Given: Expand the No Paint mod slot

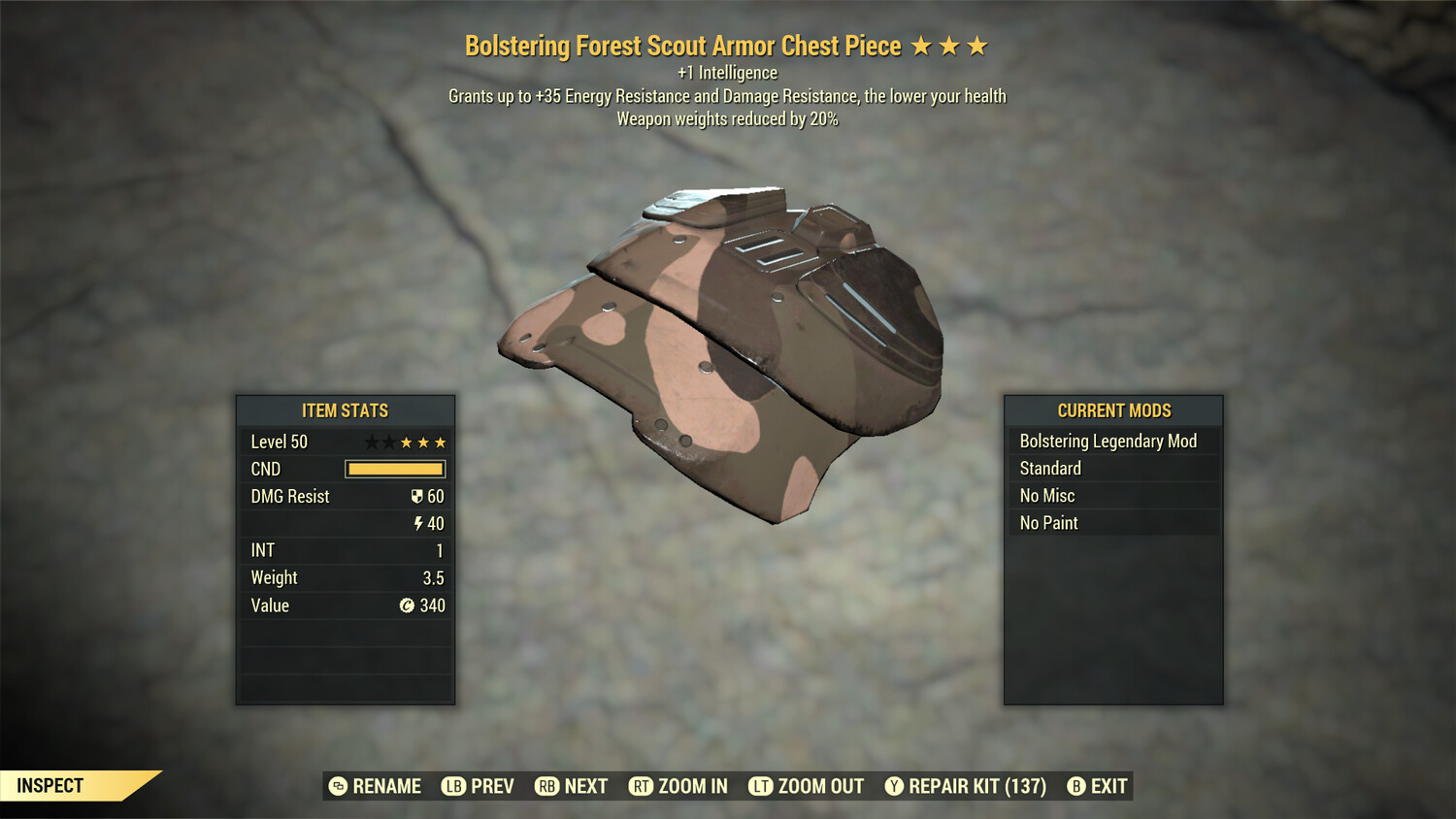Looking at the screenshot, I should click(1112, 522).
